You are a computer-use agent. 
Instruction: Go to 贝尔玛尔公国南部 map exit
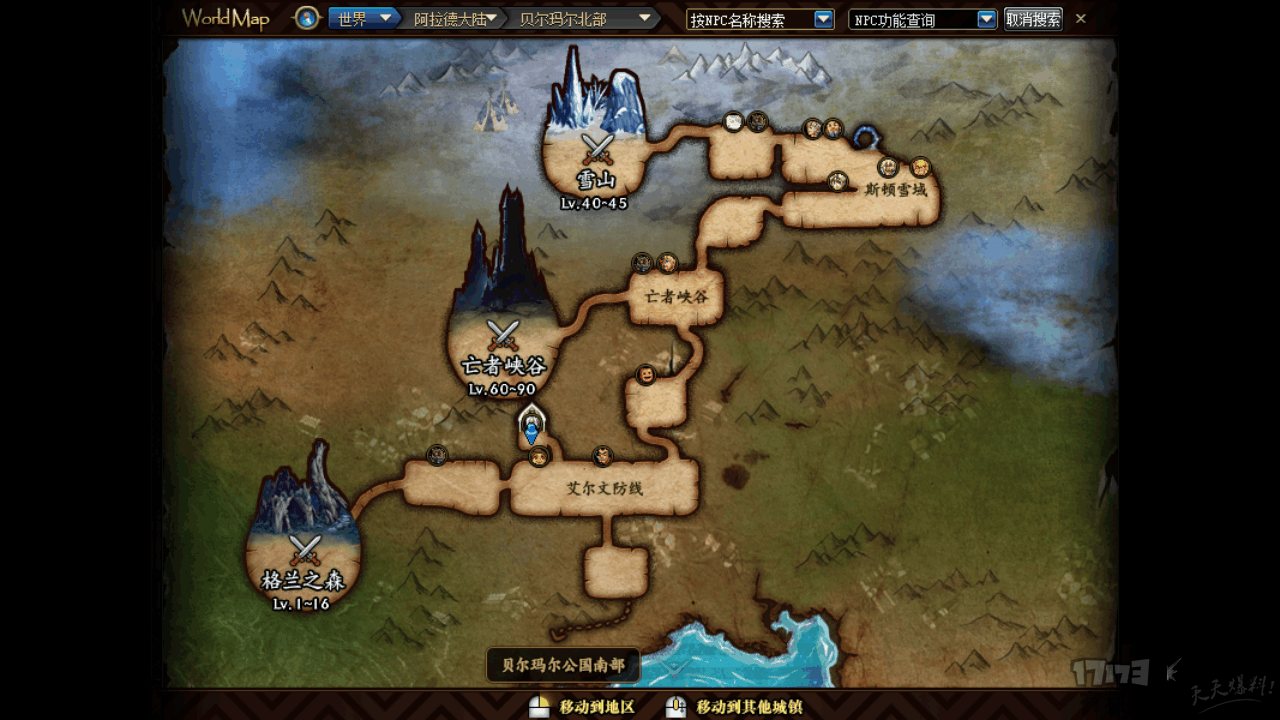click(x=563, y=664)
